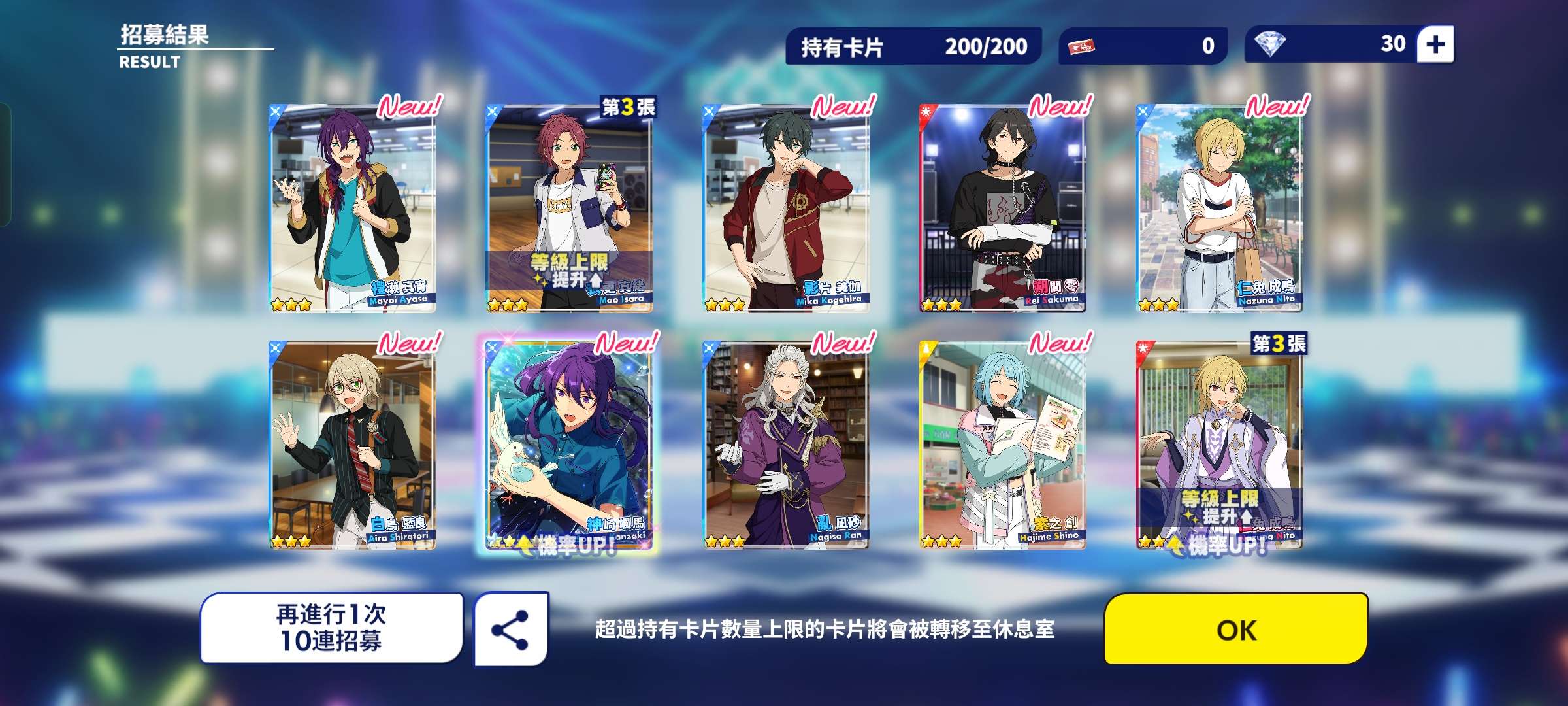This screenshot has height=706, width=1568.
Task: Perform another 10-pull recruitment
Action: pos(331,628)
